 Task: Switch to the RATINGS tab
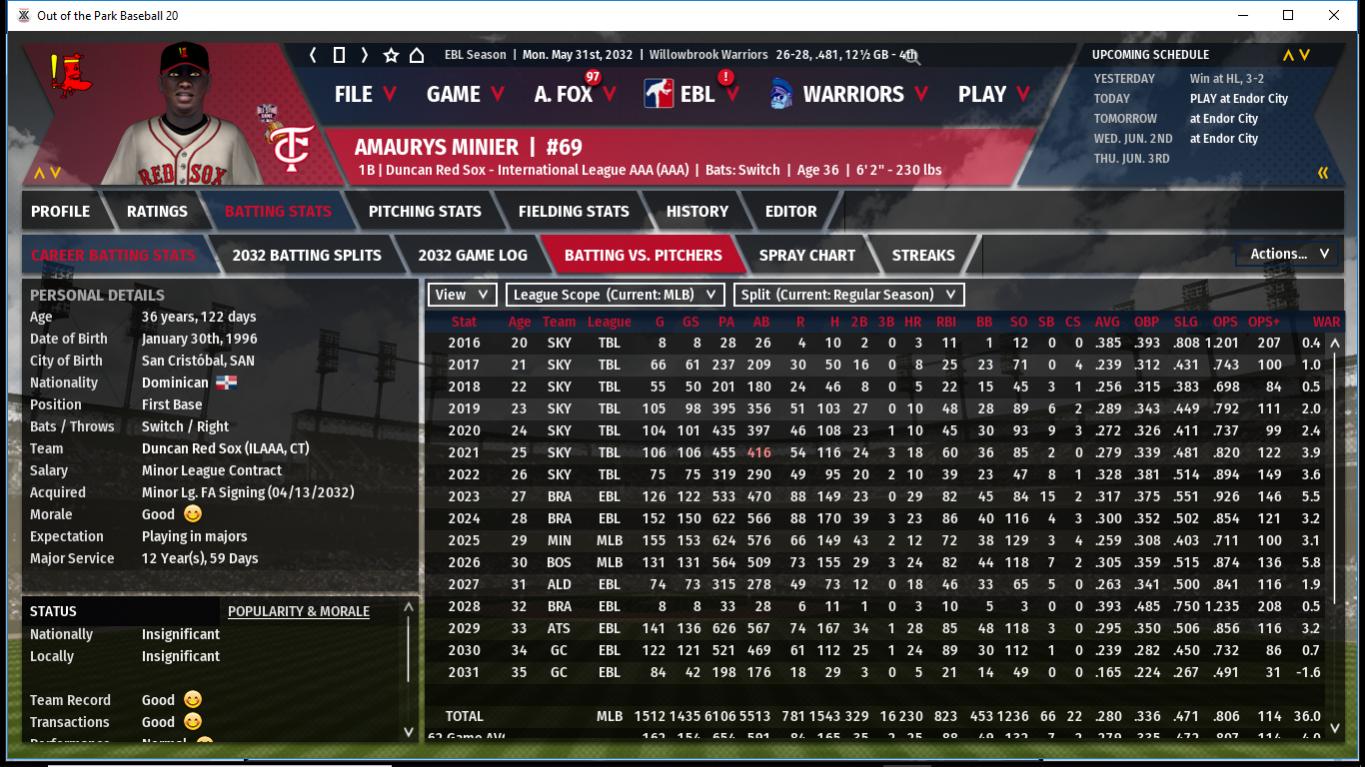[x=157, y=211]
